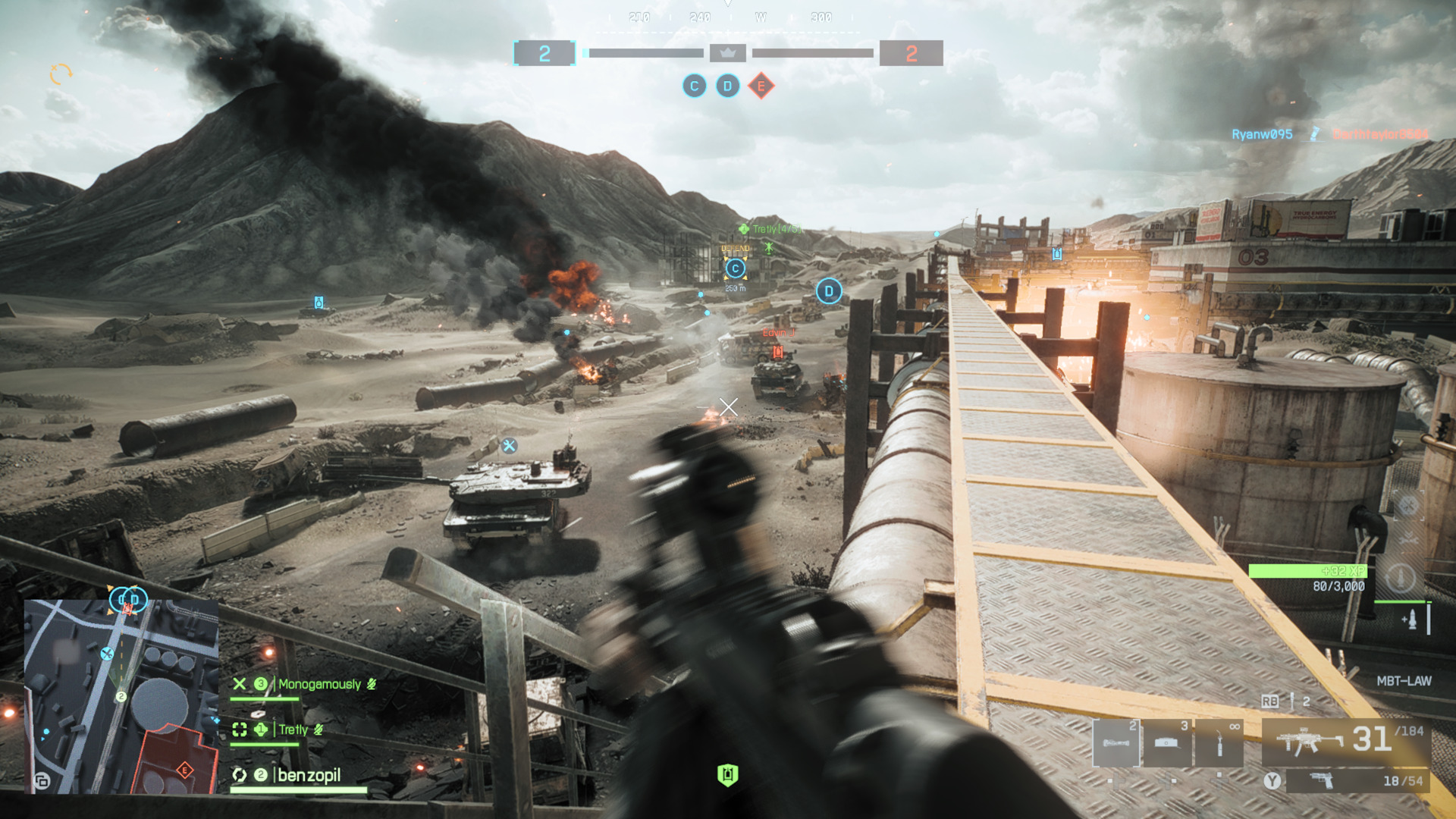Select the red E objective diamond
Viewport: 1456px width, 819px height.
(761, 86)
